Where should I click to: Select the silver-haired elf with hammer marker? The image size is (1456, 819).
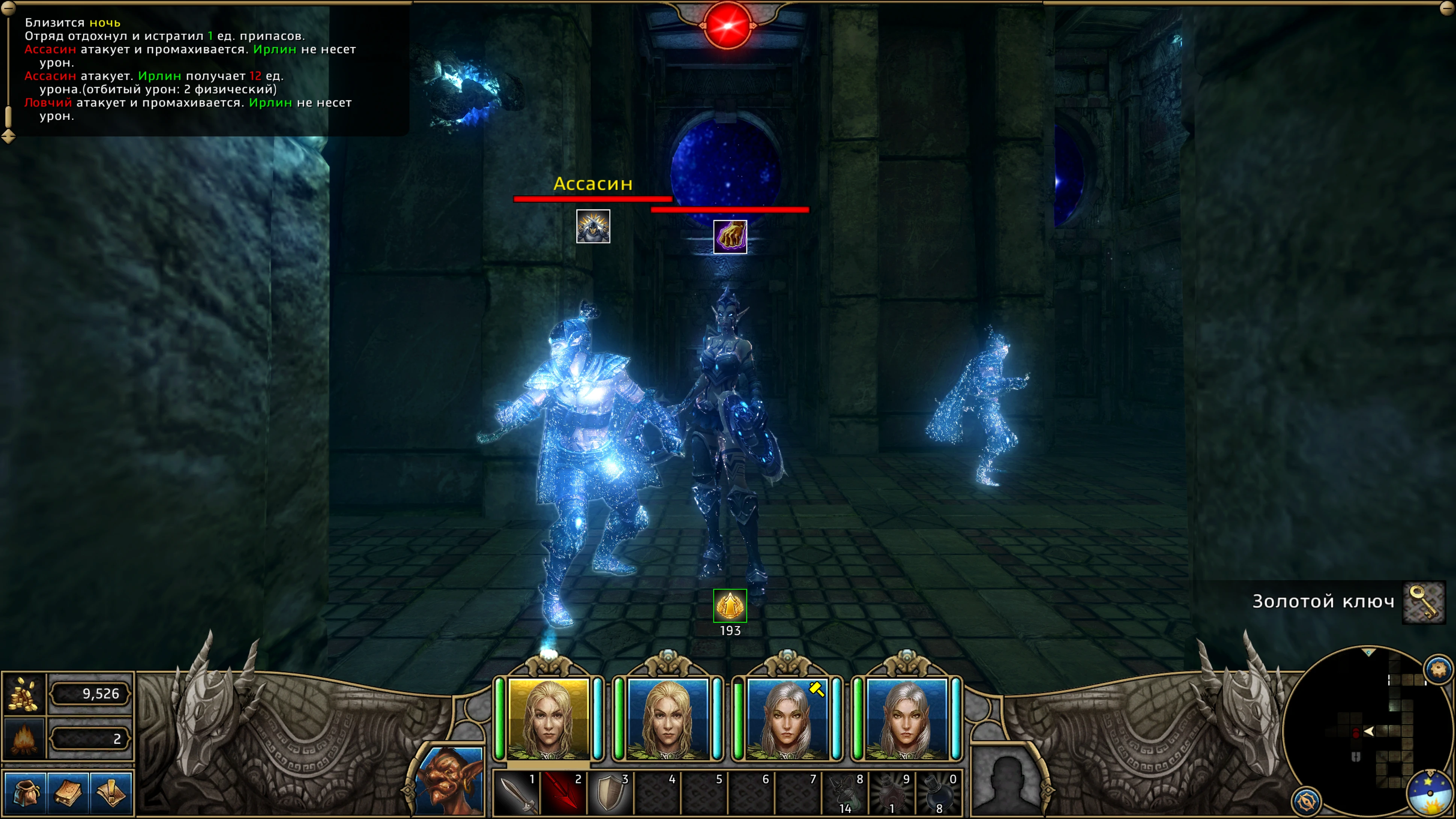[787, 719]
